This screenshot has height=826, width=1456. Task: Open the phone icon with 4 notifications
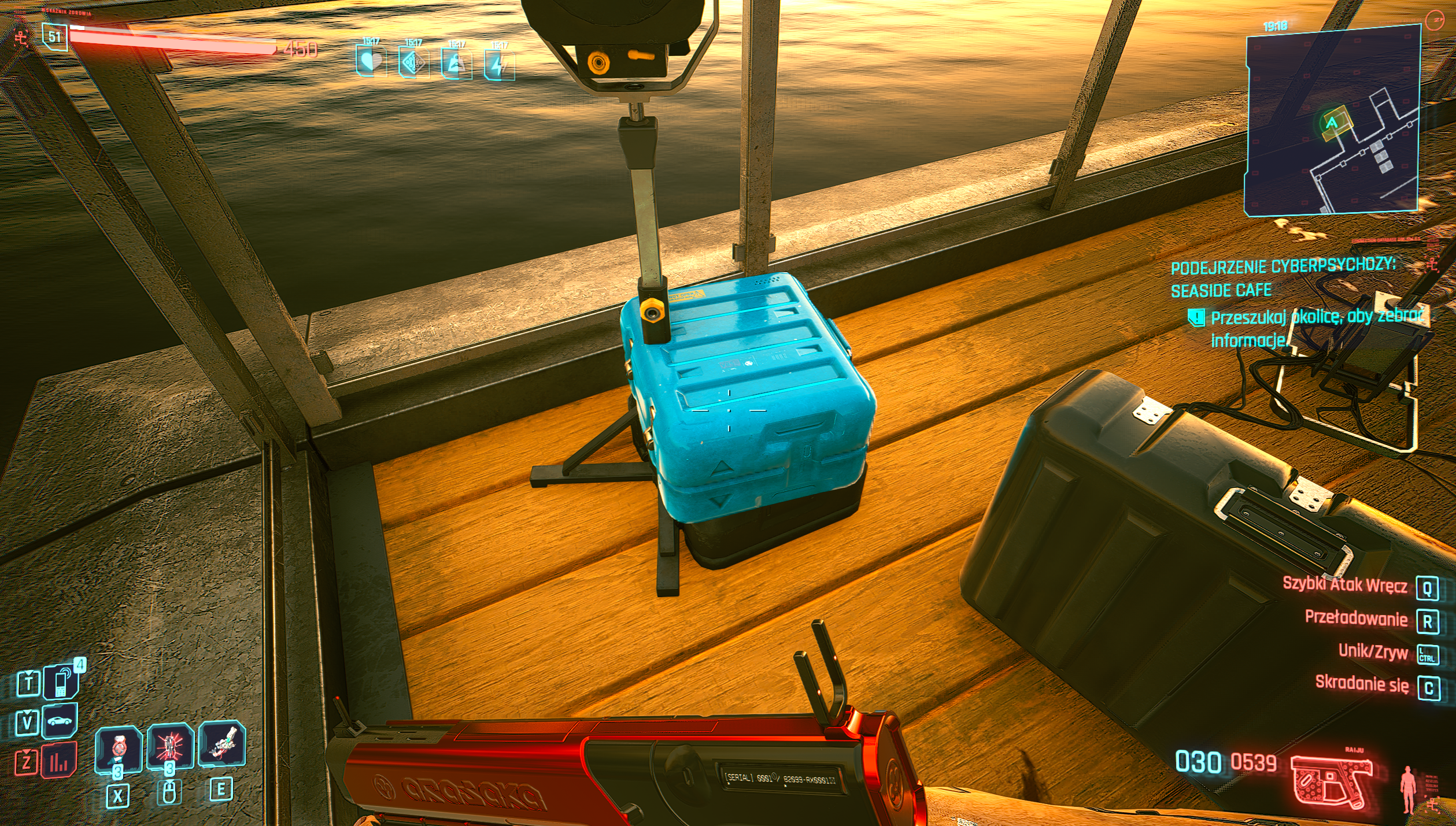pos(61,682)
